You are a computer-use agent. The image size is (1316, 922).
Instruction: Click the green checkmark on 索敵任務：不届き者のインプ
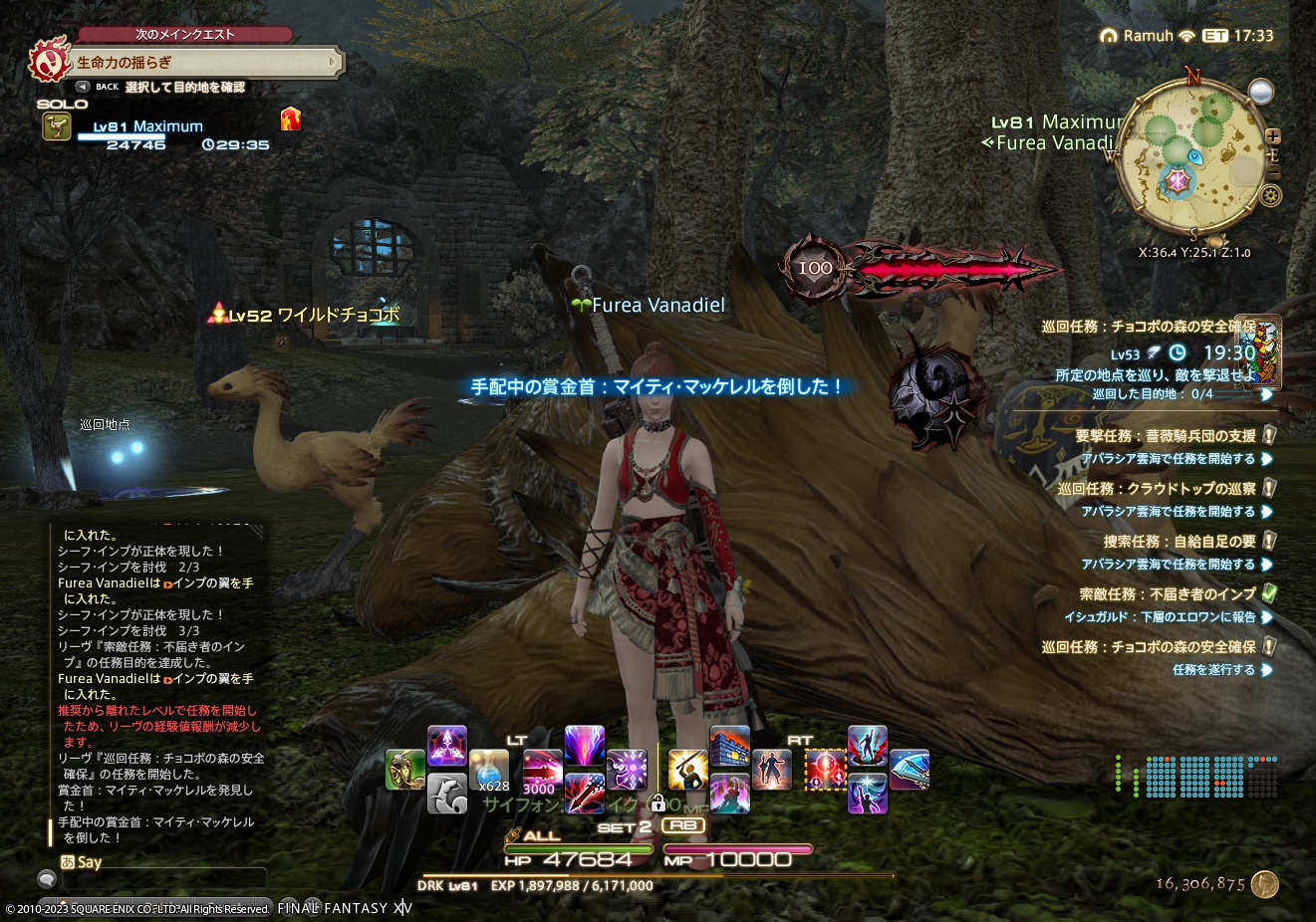[1267, 592]
